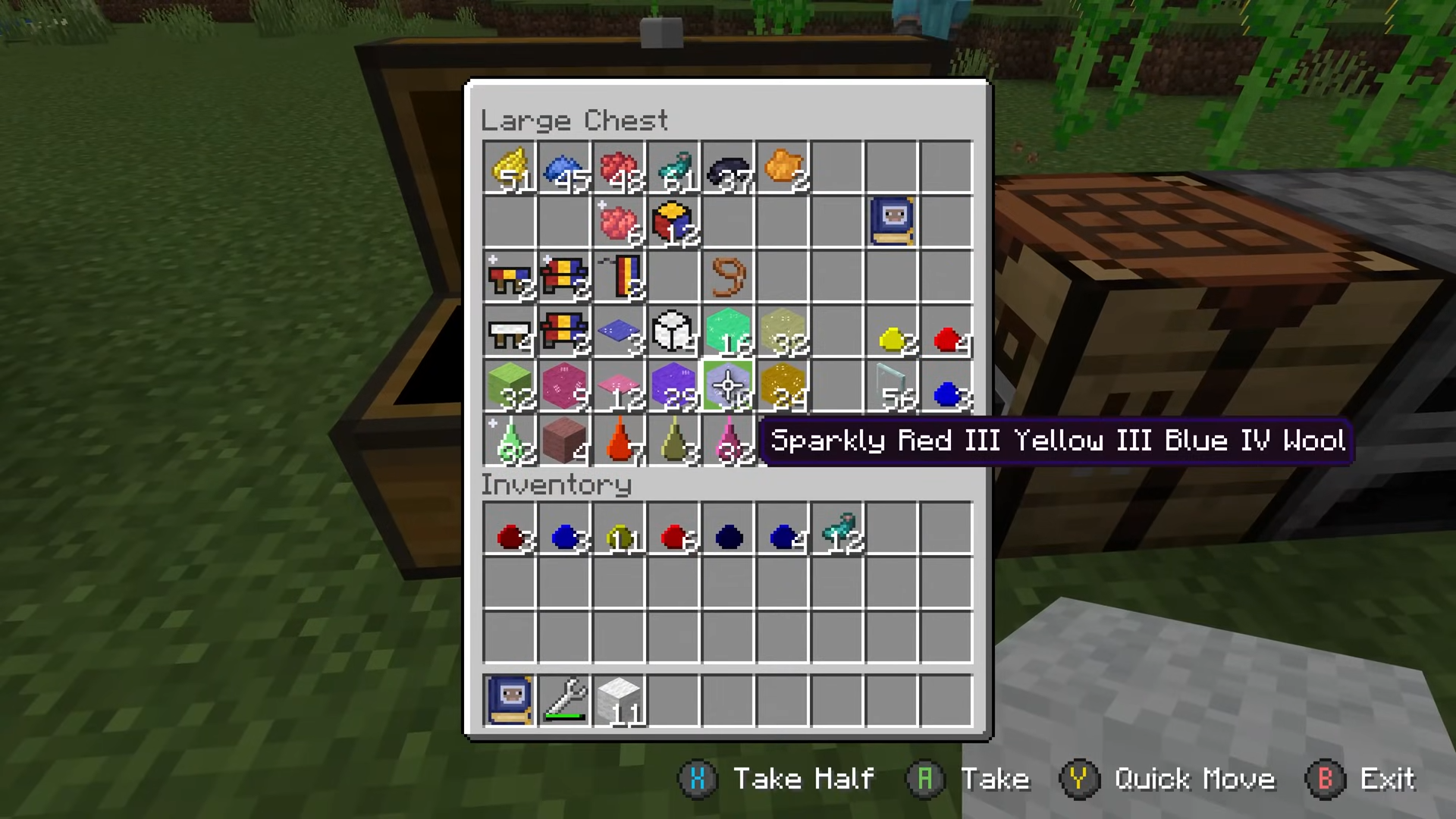Take the glass pane stack of 56
This screenshot has height=819, width=1456.
point(892,386)
